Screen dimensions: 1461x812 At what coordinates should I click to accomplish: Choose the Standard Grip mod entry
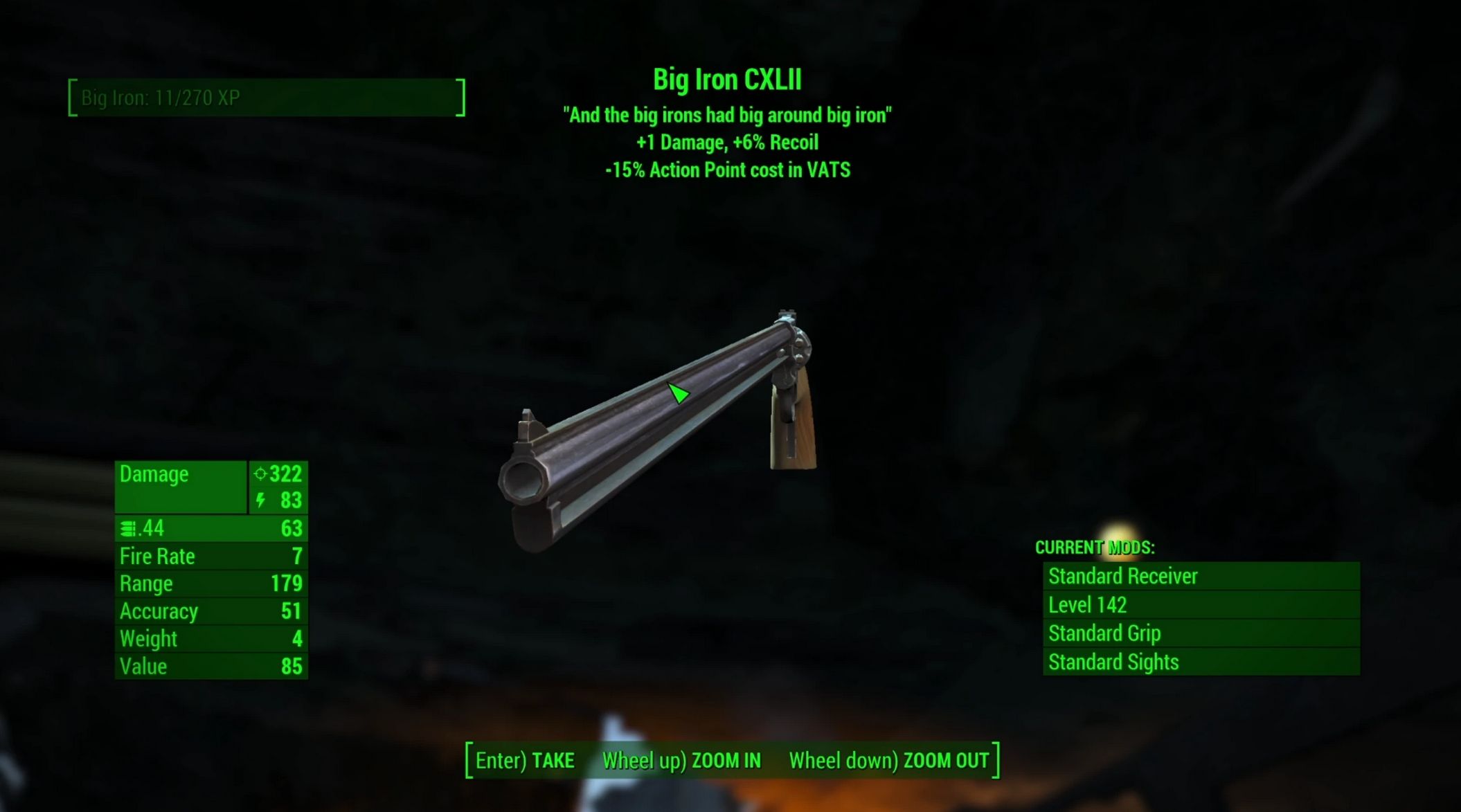click(1201, 633)
